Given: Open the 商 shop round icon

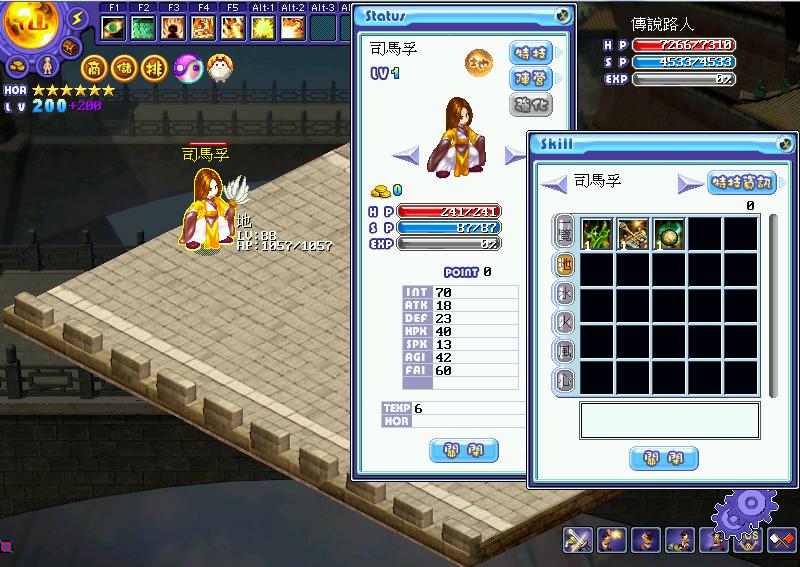Looking at the screenshot, I should (93, 67).
